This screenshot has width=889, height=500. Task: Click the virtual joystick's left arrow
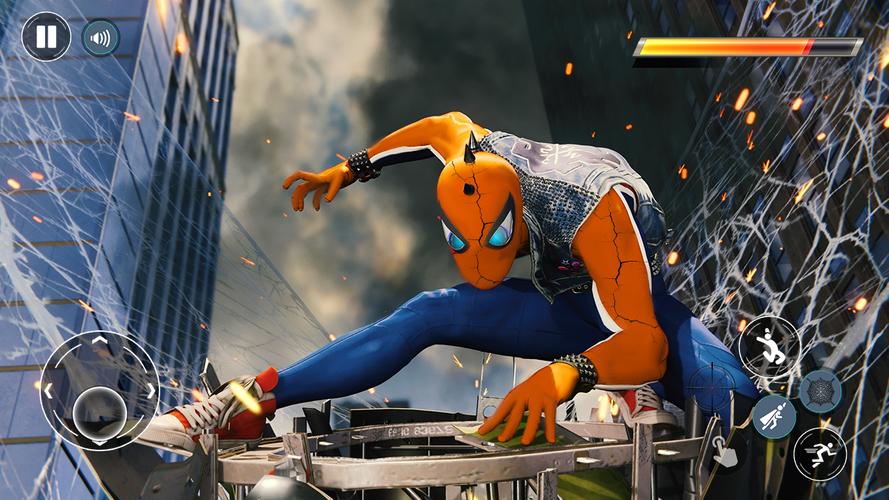click(x=47, y=390)
